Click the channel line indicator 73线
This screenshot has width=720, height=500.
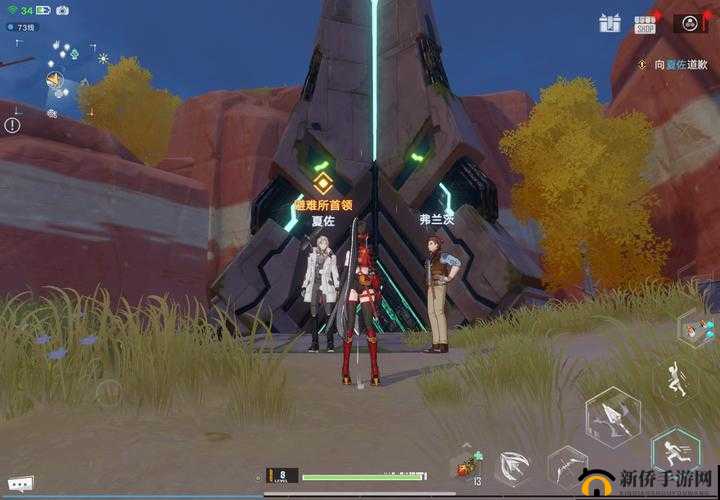(23, 27)
